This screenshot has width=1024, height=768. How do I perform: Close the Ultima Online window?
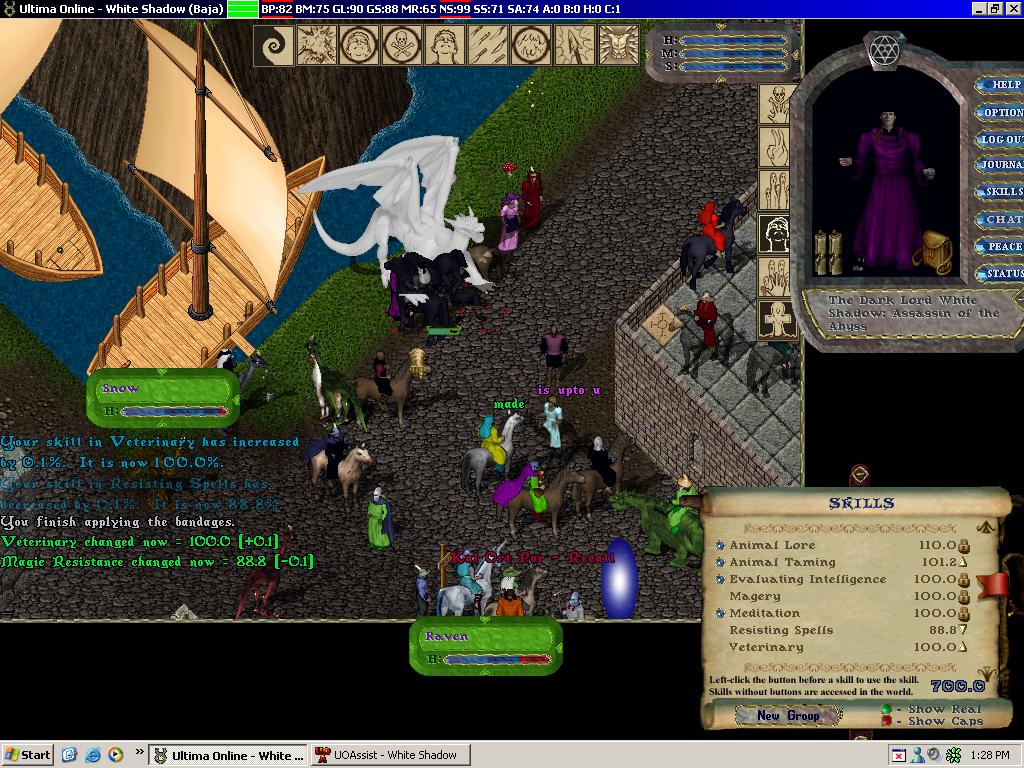1012,9
